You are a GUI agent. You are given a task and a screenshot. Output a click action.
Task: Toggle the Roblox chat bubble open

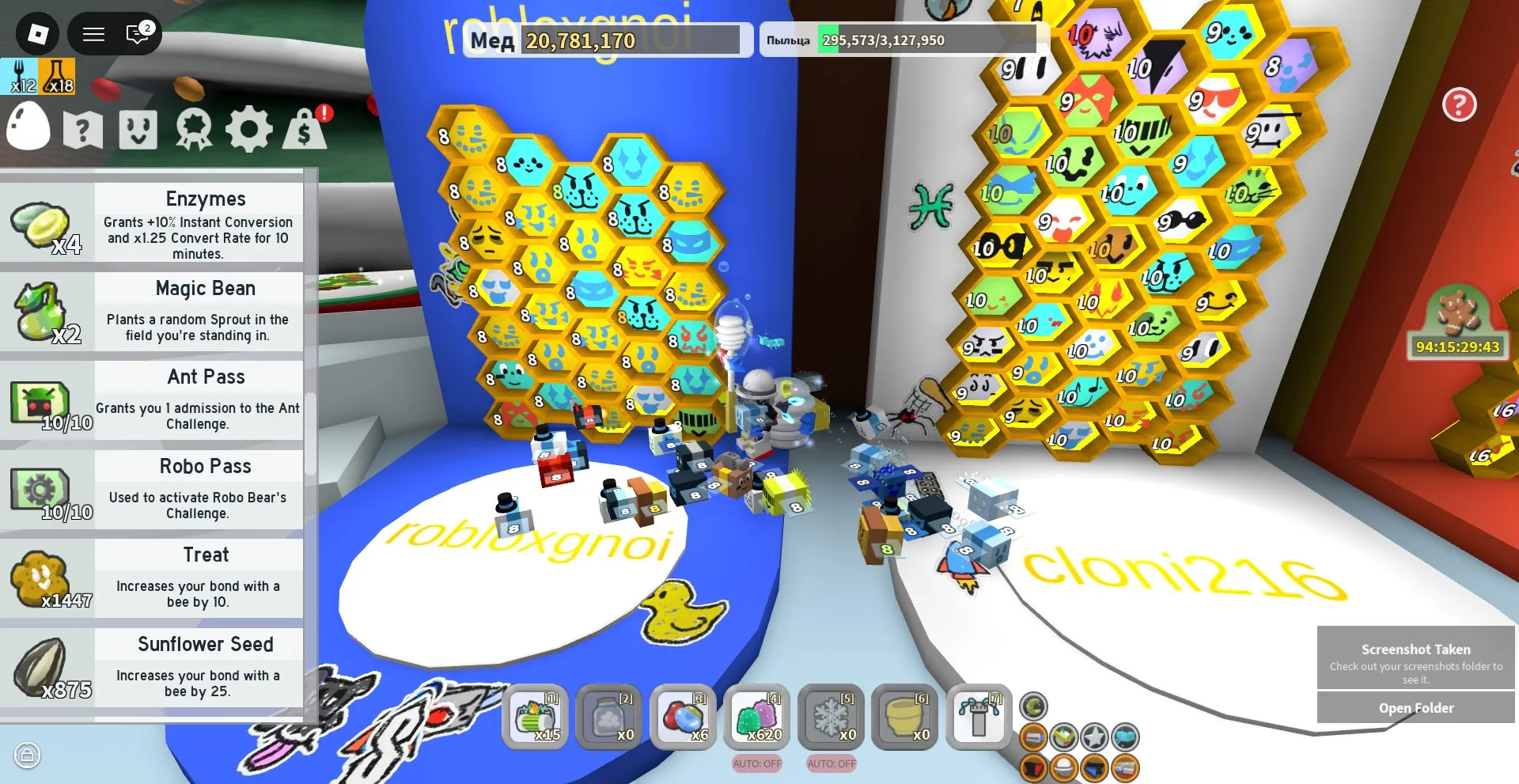(x=138, y=33)
